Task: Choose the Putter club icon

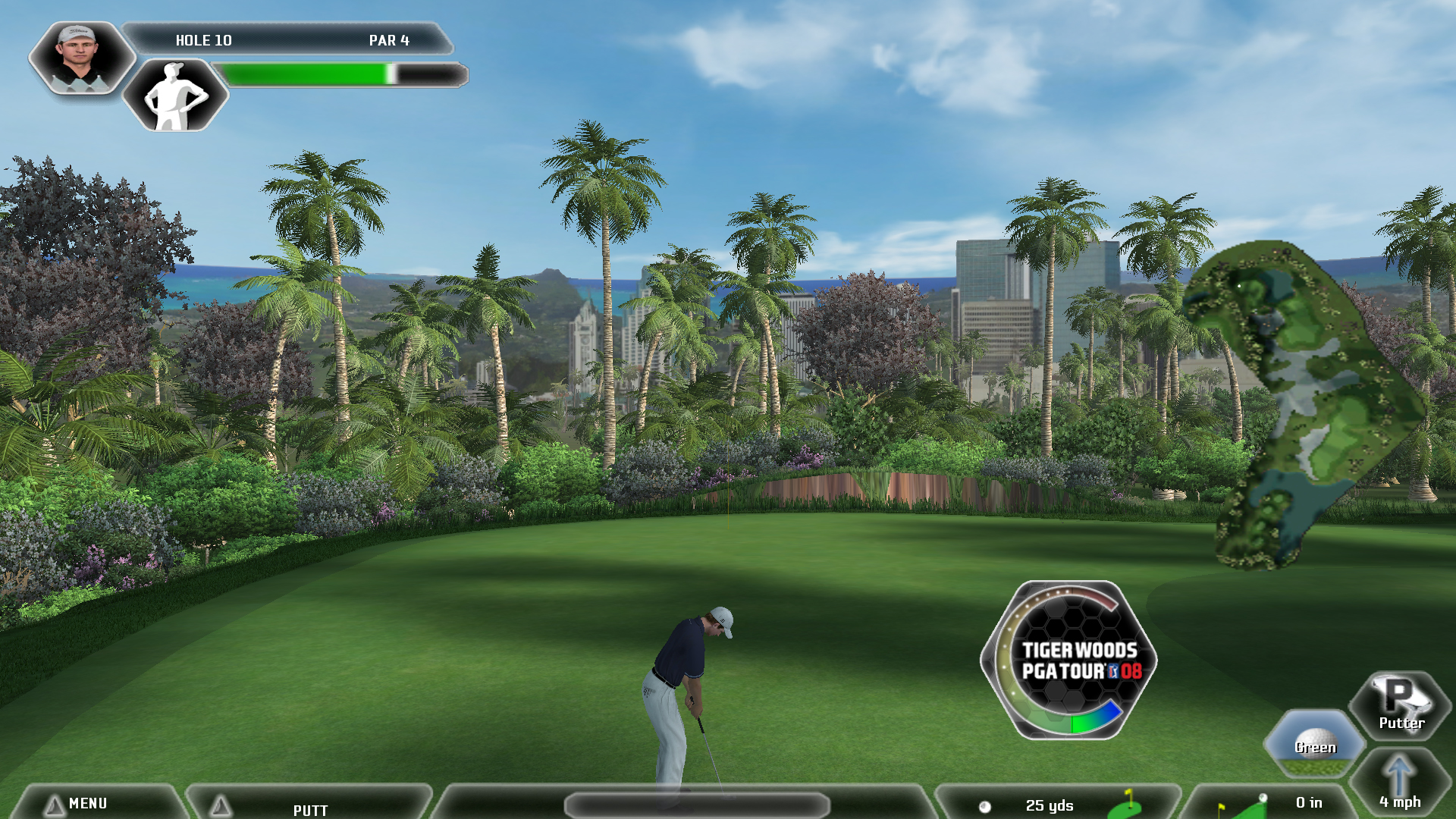Action: tap(1400, 704)
